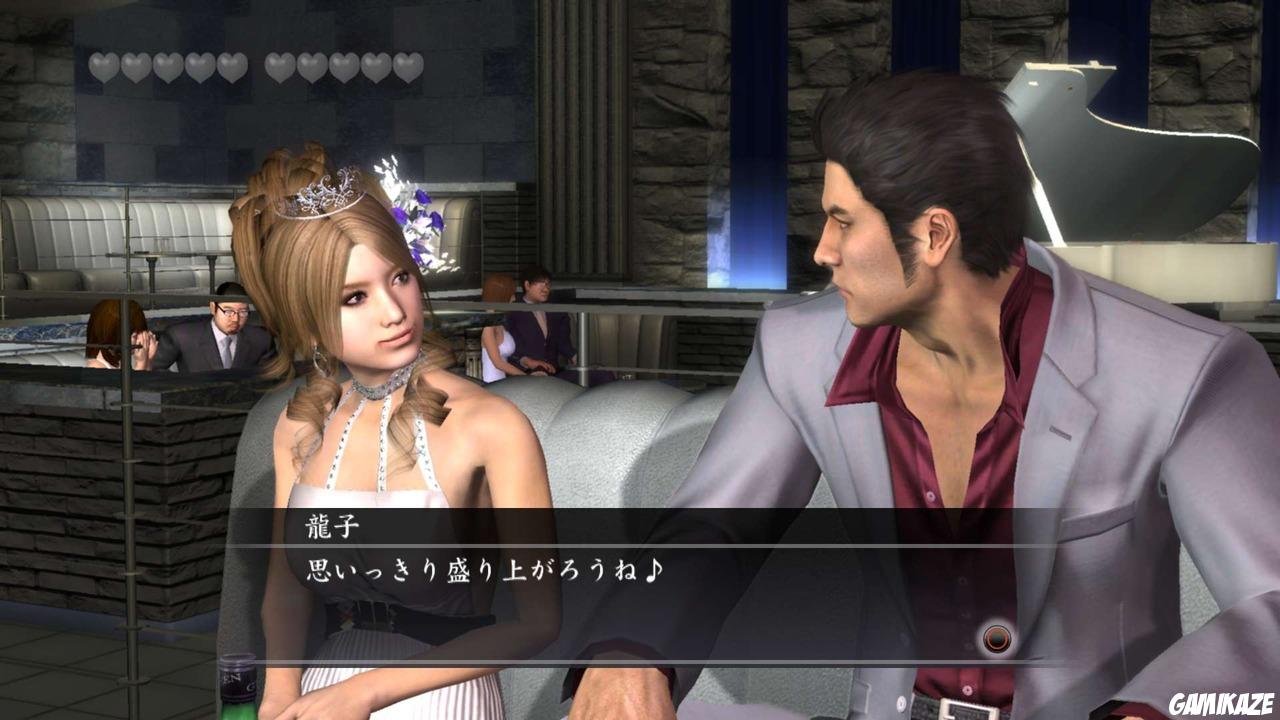The height and width of the screenshot is (720, 1280).
Task: Advance the conversation with the circle prompt
Action: [997, 639]
